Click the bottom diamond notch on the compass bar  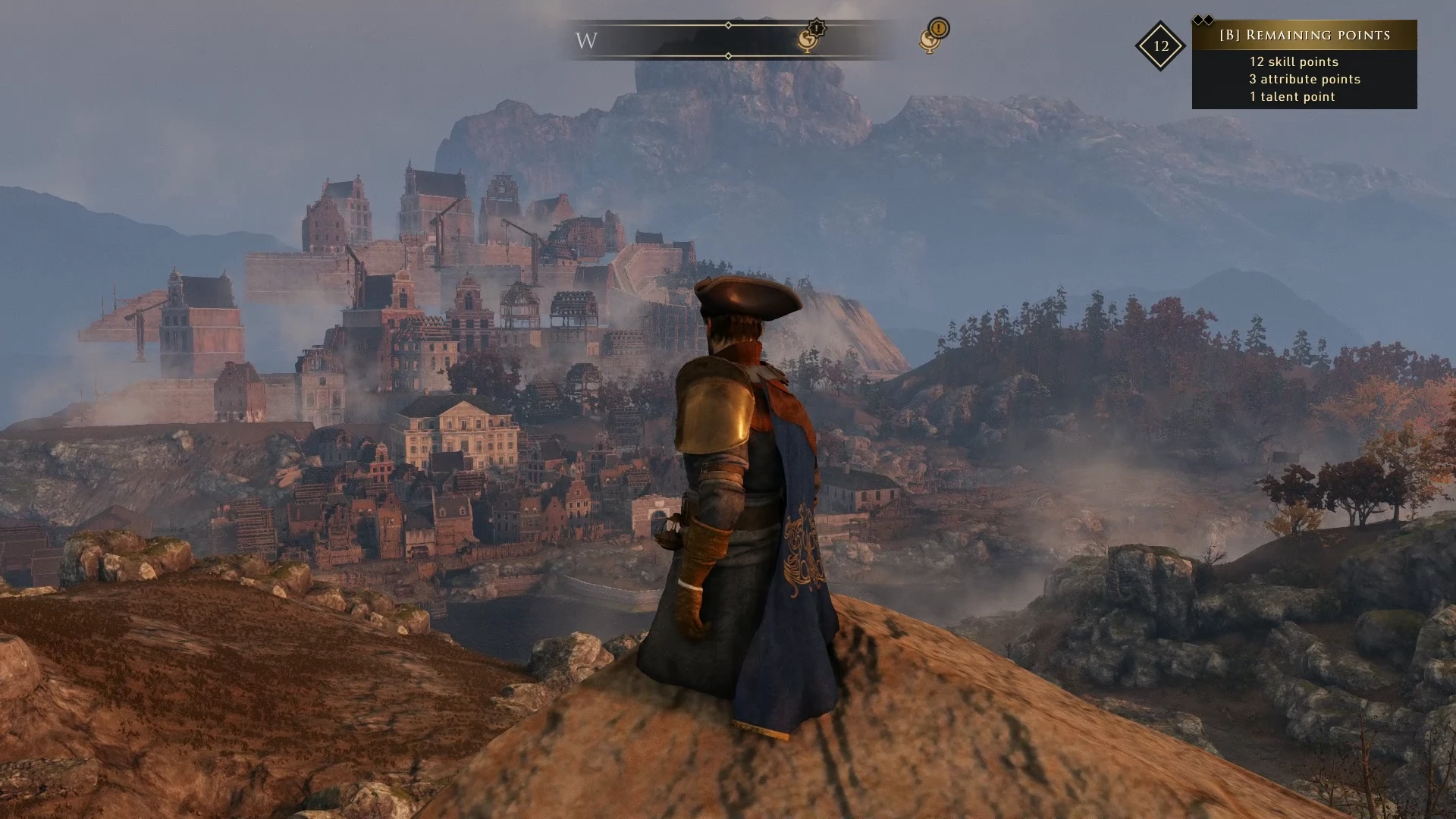728,55
